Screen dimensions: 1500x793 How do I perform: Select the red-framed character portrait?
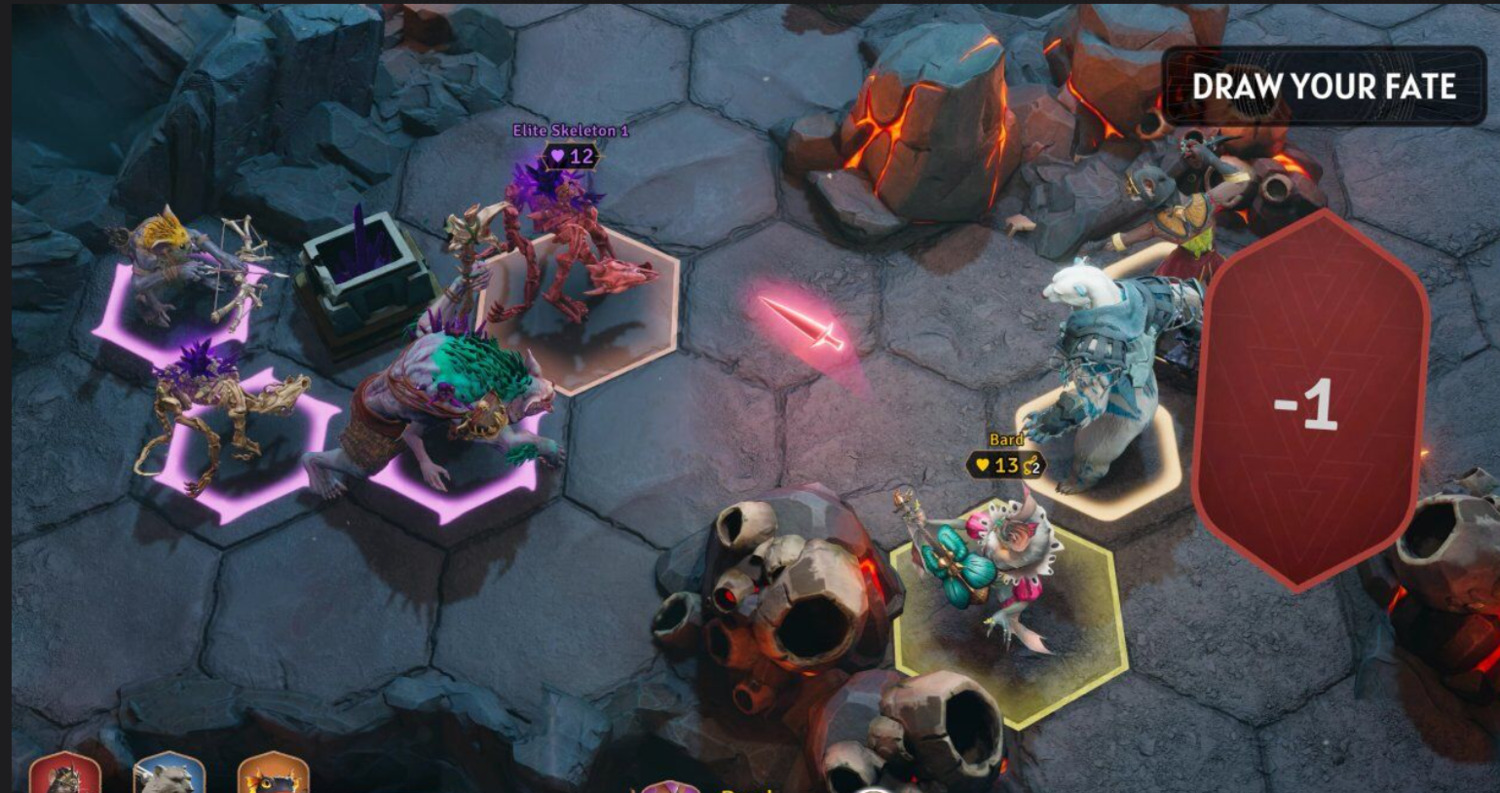[x=65, y=775]
